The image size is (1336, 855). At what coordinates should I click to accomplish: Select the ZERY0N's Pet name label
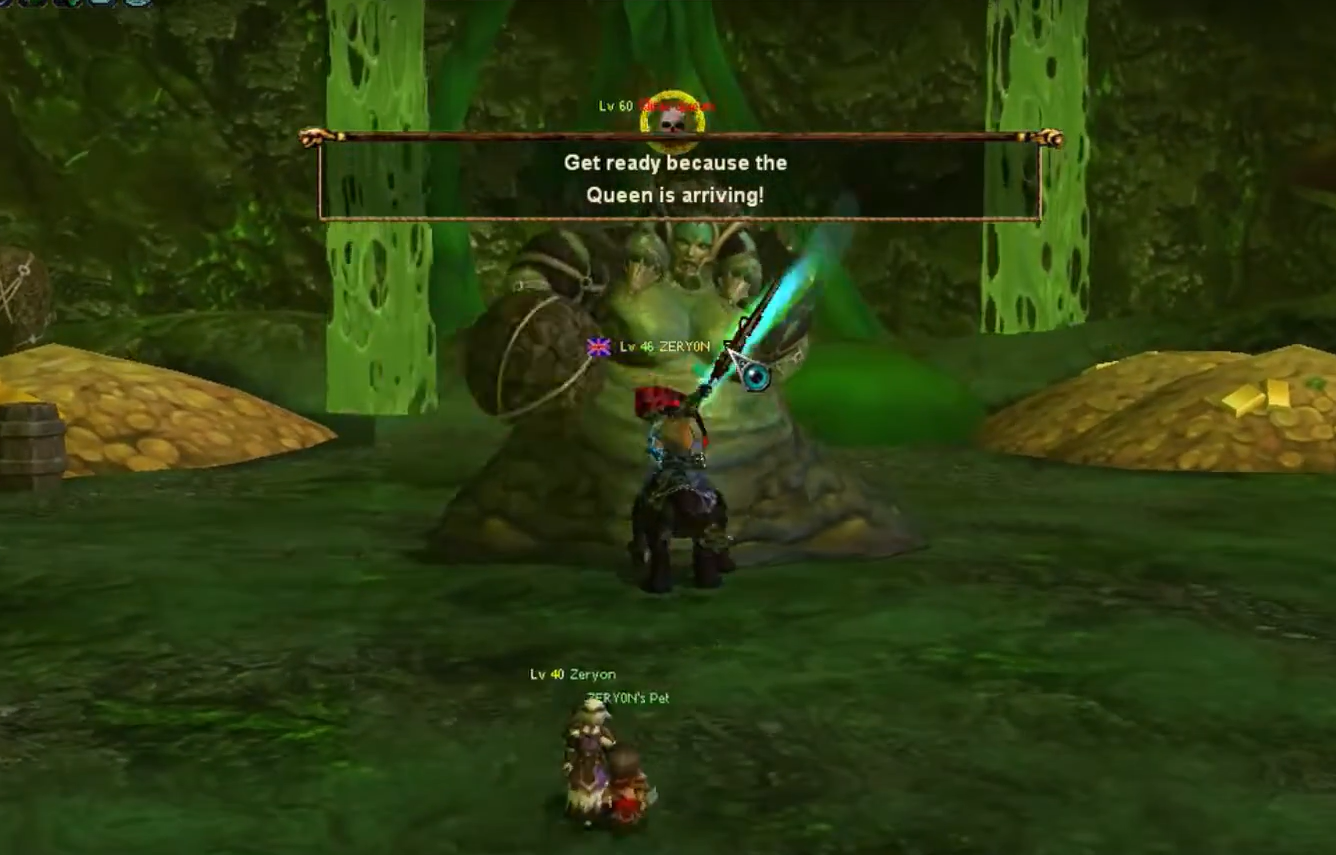628,698
